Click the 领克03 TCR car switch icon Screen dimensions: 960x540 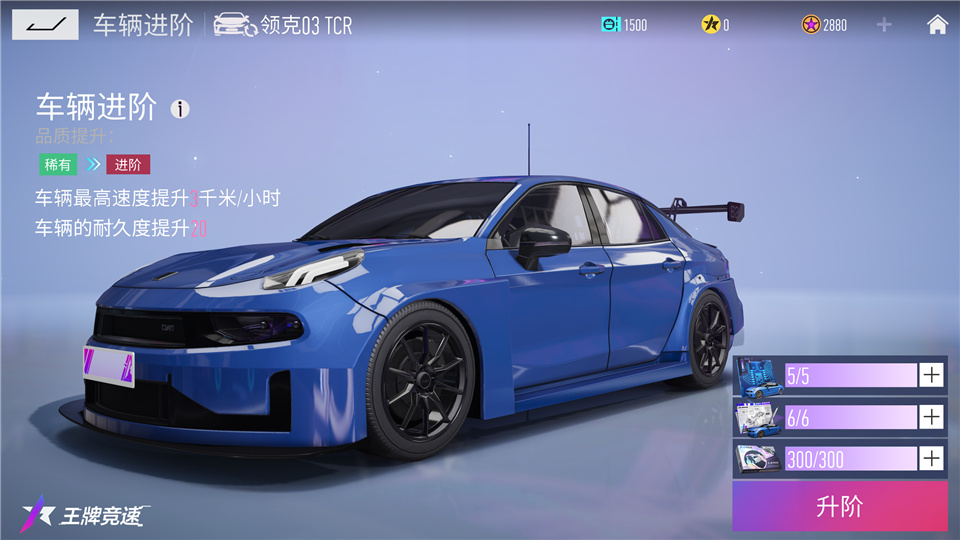pyautogui.click(x=235, y=25)
